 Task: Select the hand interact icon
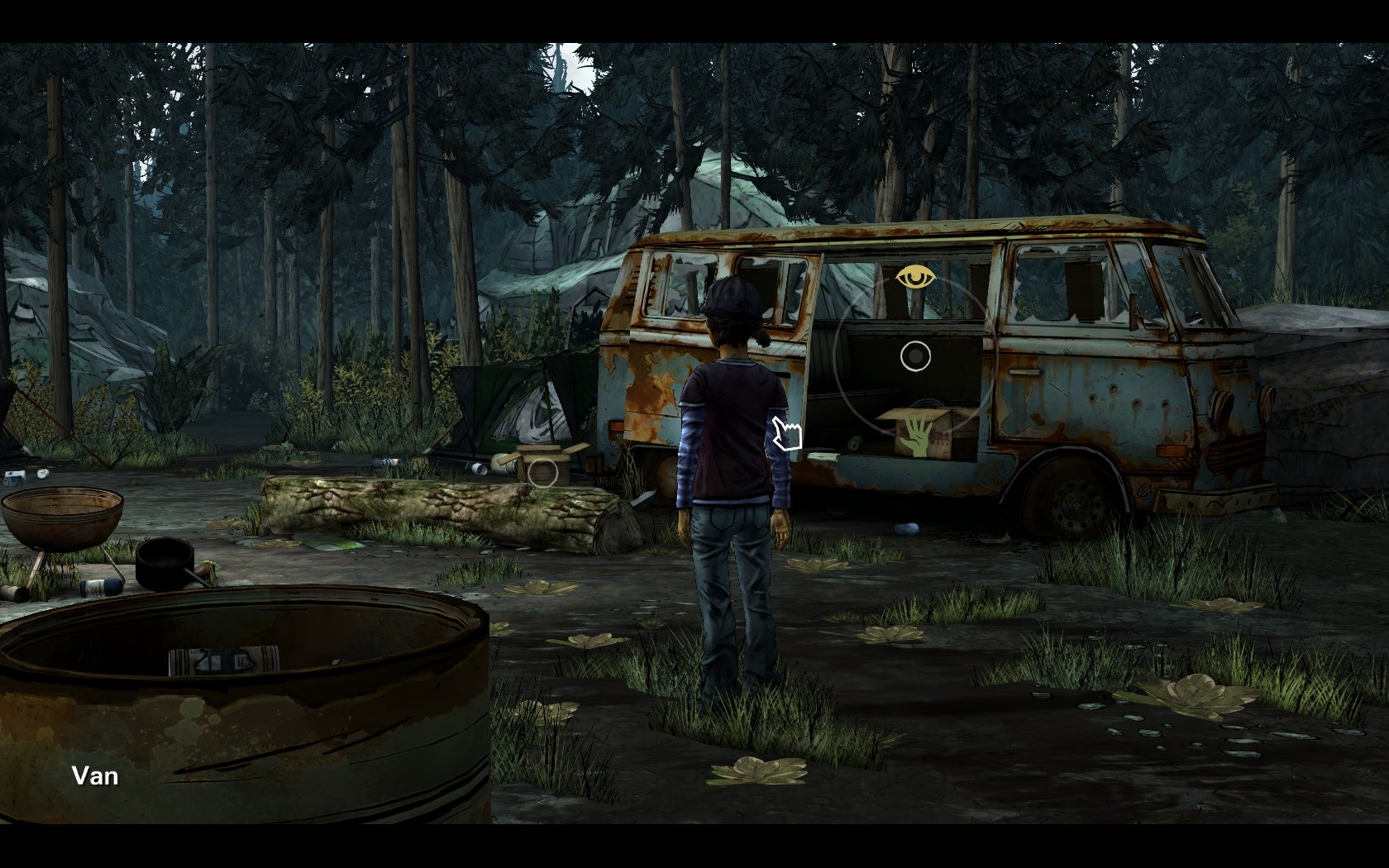click(x=915, y=435)
